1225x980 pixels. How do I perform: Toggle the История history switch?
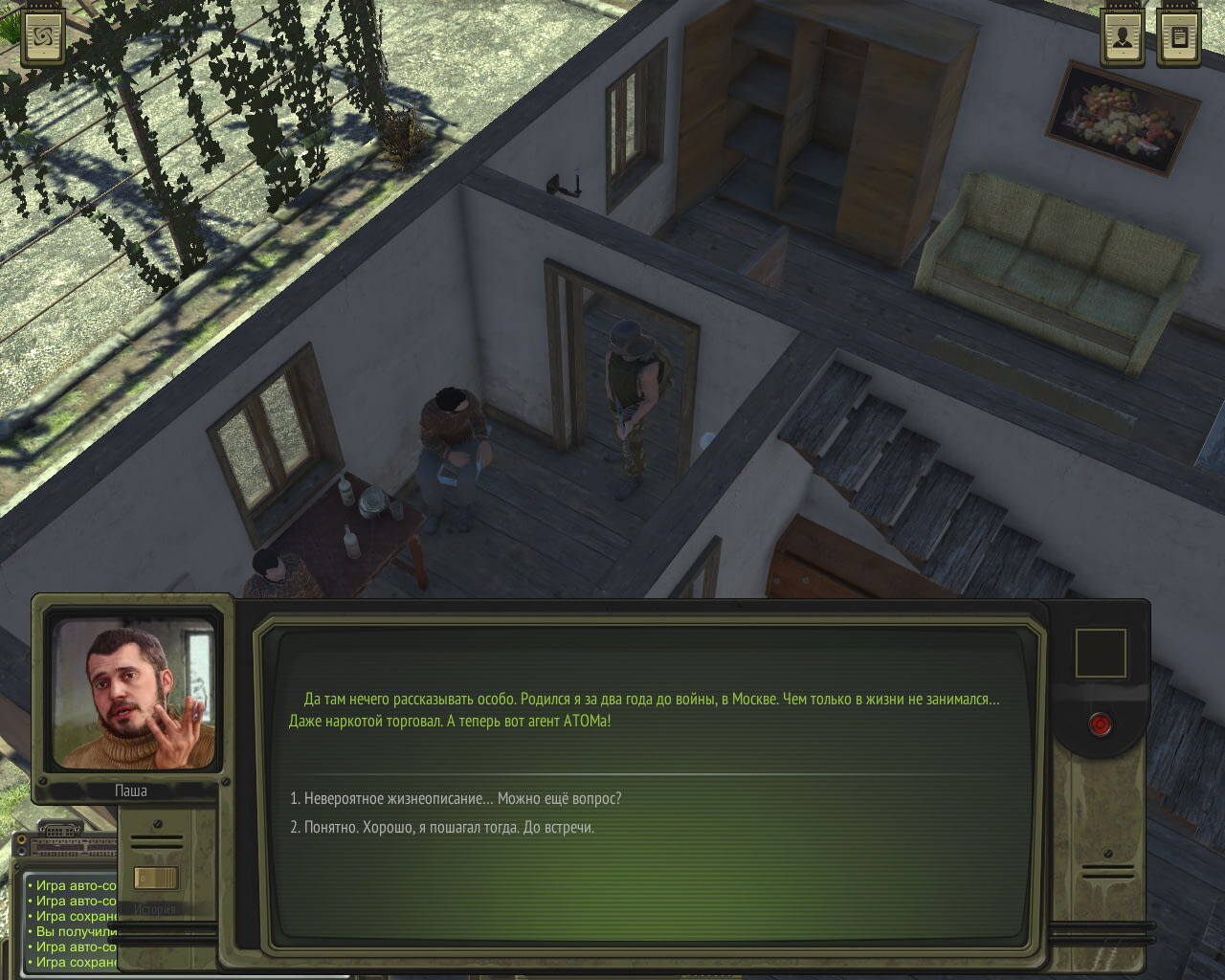155,878
